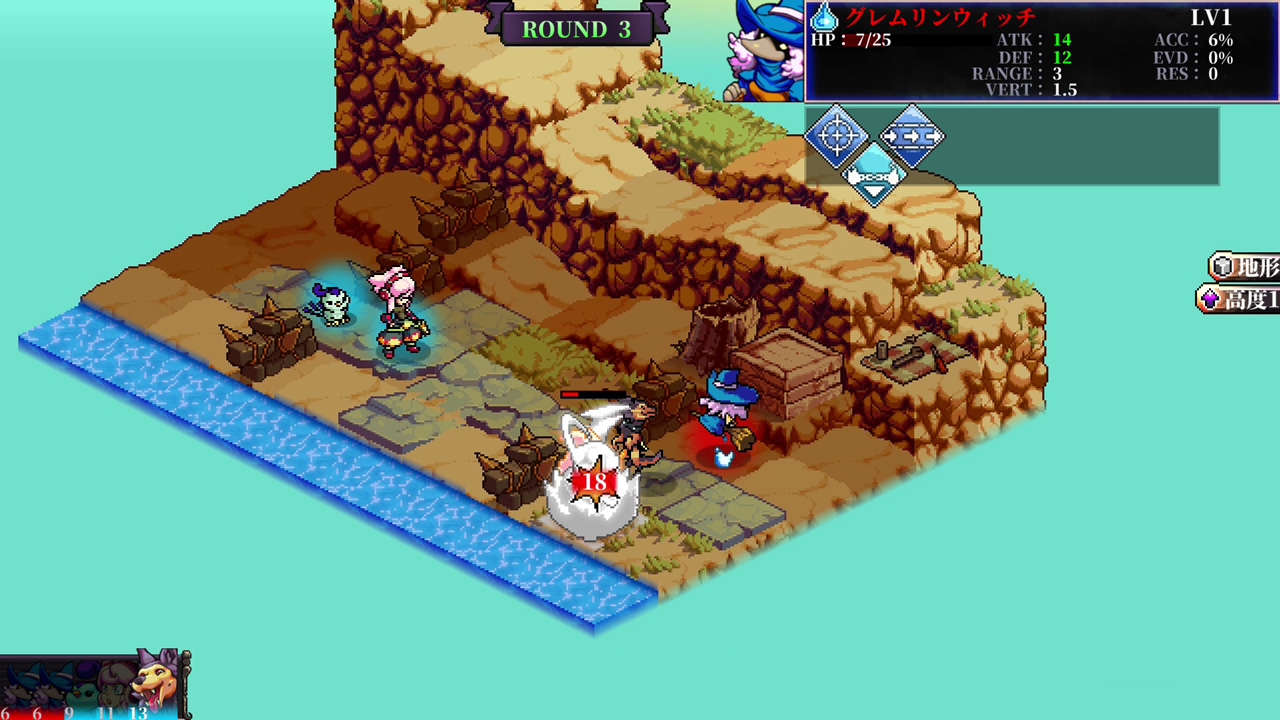Select the crosshair attack-range diamond icon
1280x720 pixels.
click(x=837, y=135)
